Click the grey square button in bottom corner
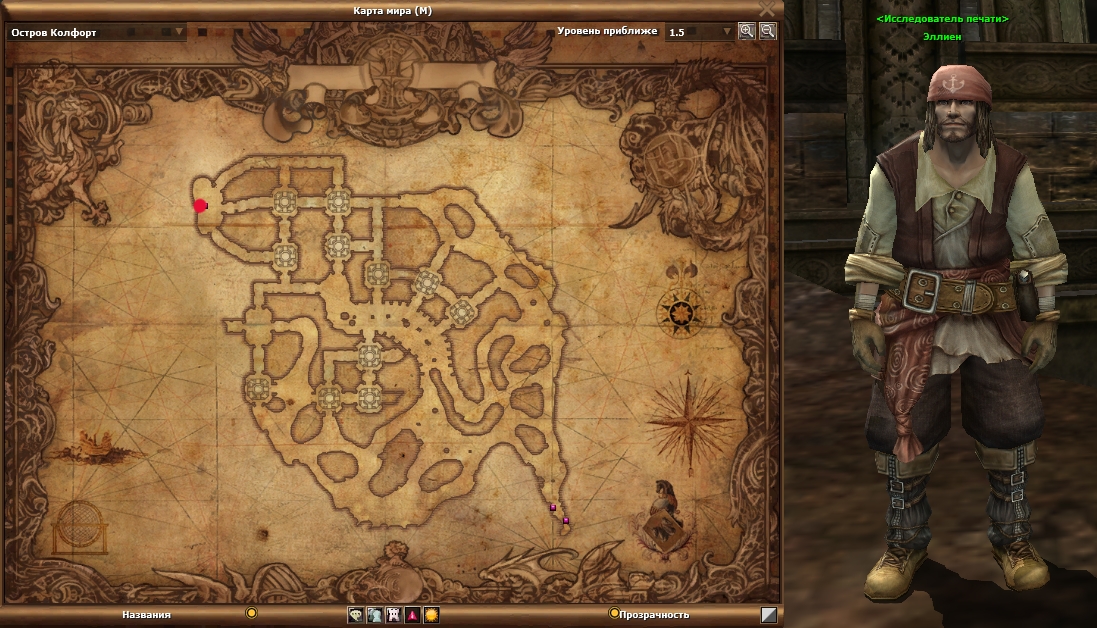The height and width of the screenshot is (628, 1097). tap(768, 615)
